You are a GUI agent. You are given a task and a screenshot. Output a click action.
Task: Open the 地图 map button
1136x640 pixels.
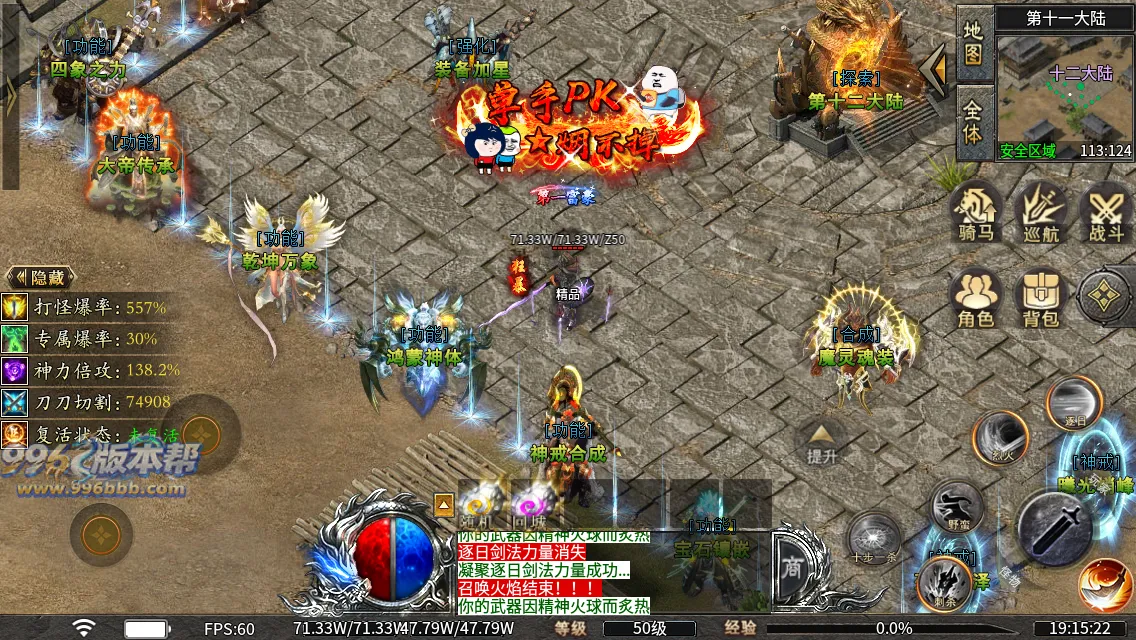(973, 41)
